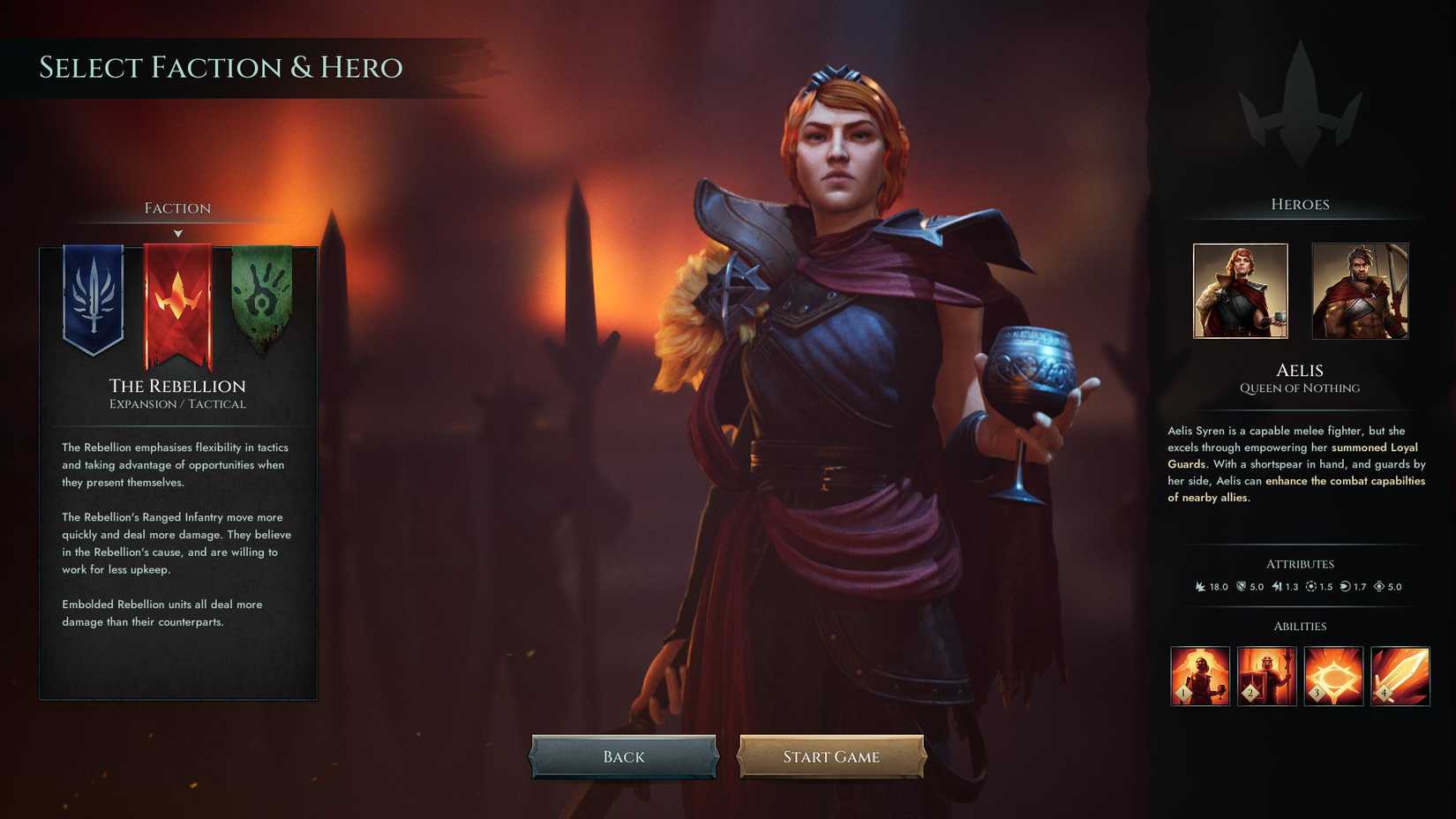Viewport: 1456px width, 819px height.
Task: Click the vision attribute icon showing 5.0
Action: pos(1381,586)
